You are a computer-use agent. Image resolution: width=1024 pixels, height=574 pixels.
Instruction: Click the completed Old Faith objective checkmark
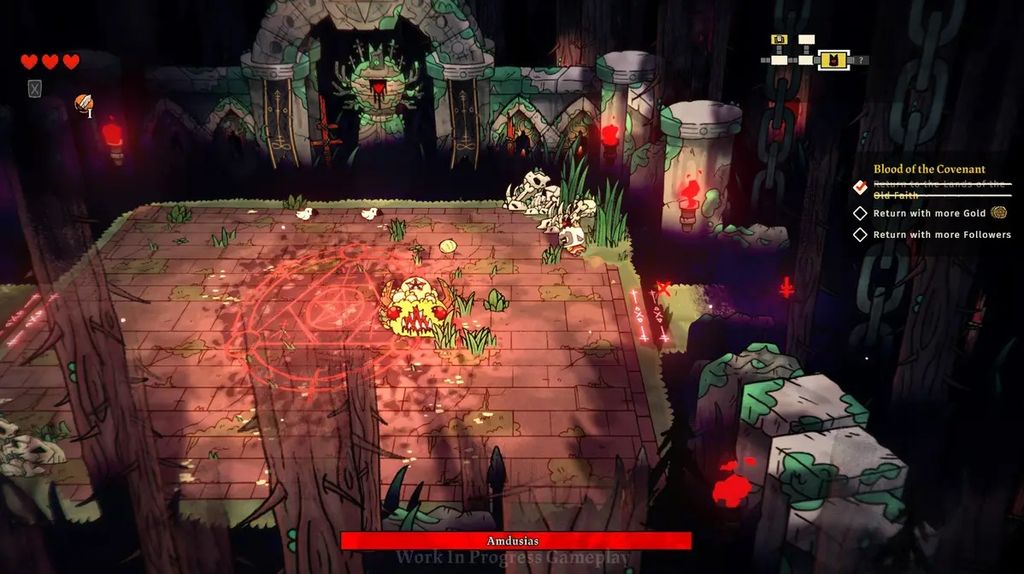(x=859, y=187)
